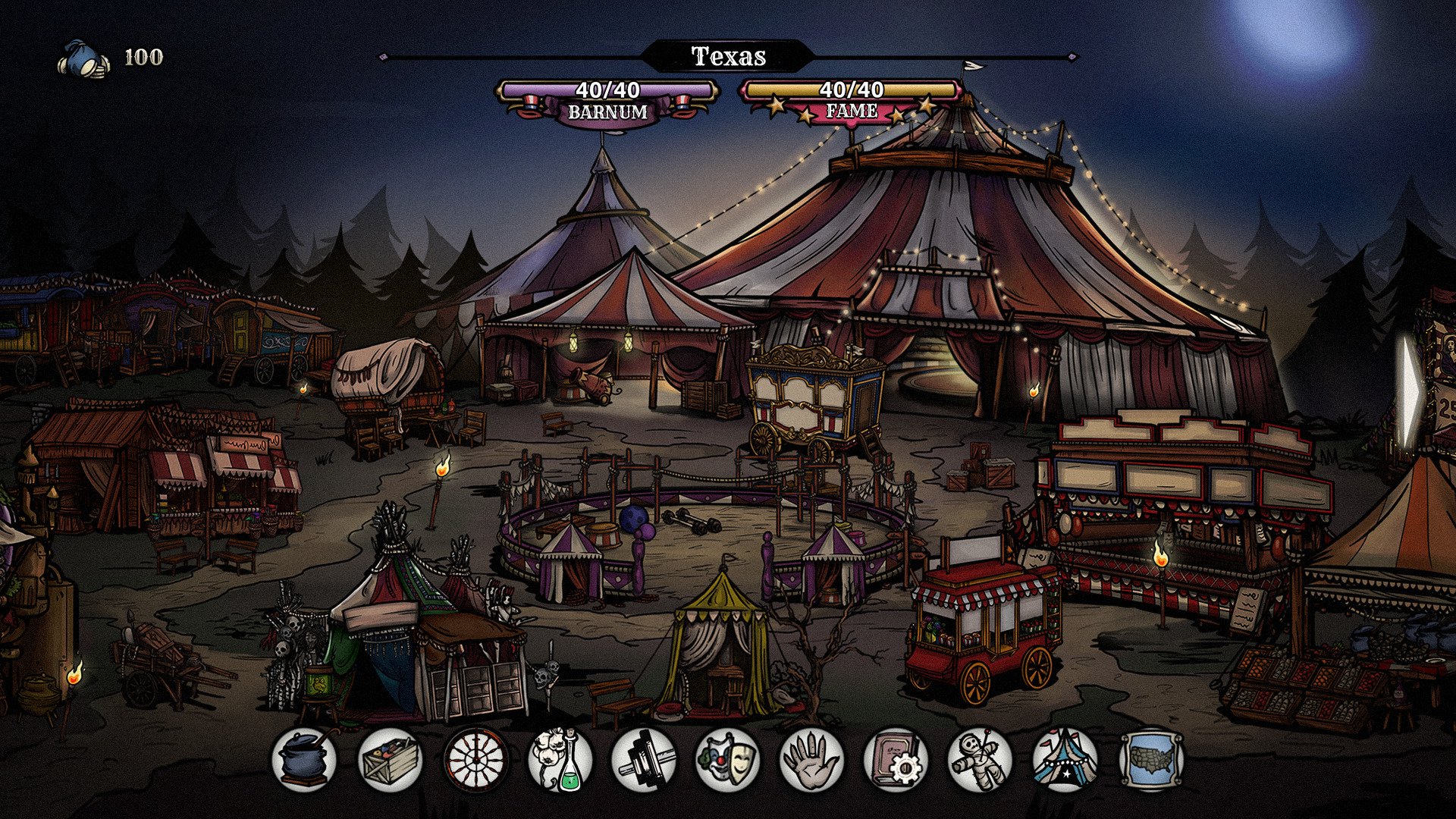The height and width of the screenshot is (819, 1456).
Task: Open the clown and theater masks icon
Action: [x=728, y=758]
